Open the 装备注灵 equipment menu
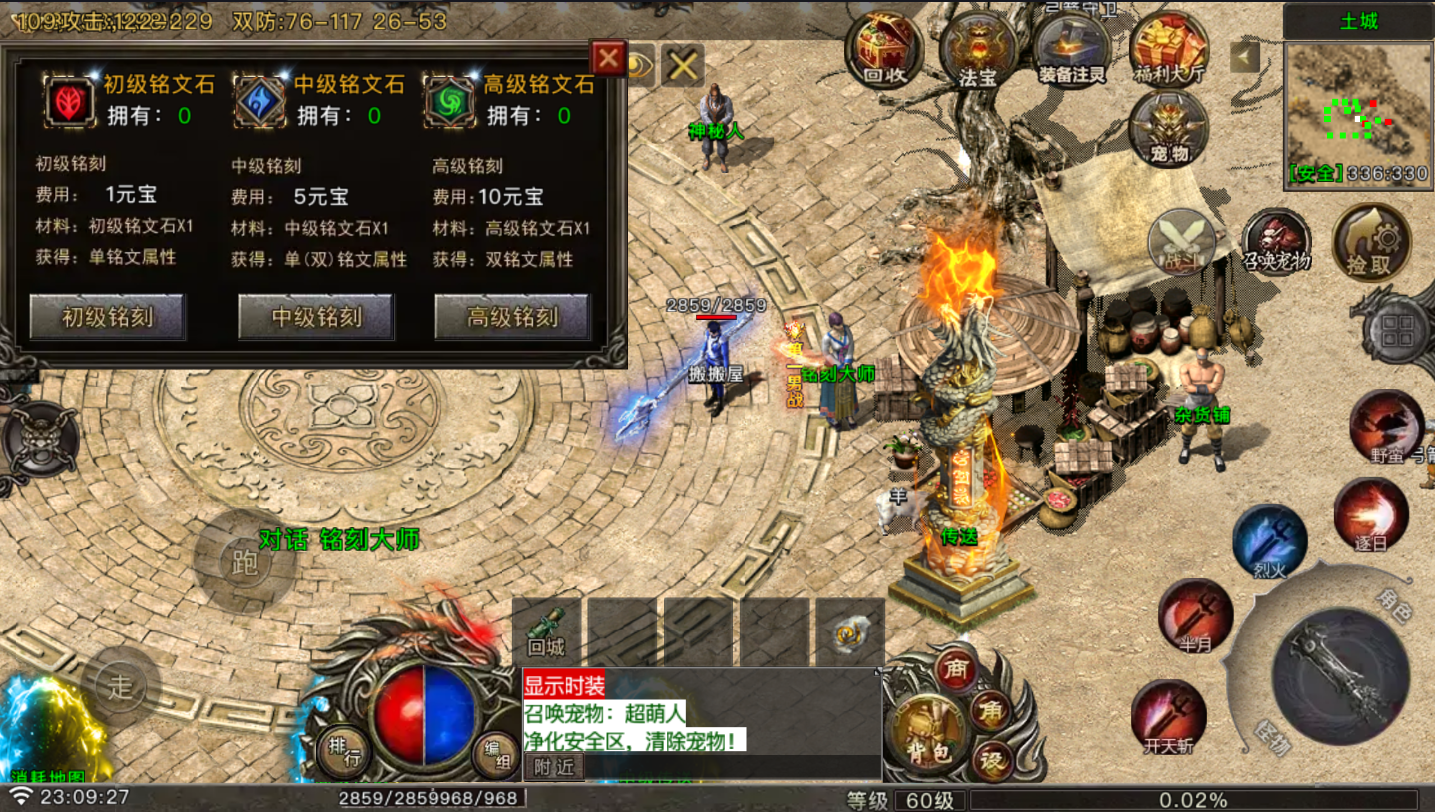Screen dimensions: 1435x812 [1074, 46]
